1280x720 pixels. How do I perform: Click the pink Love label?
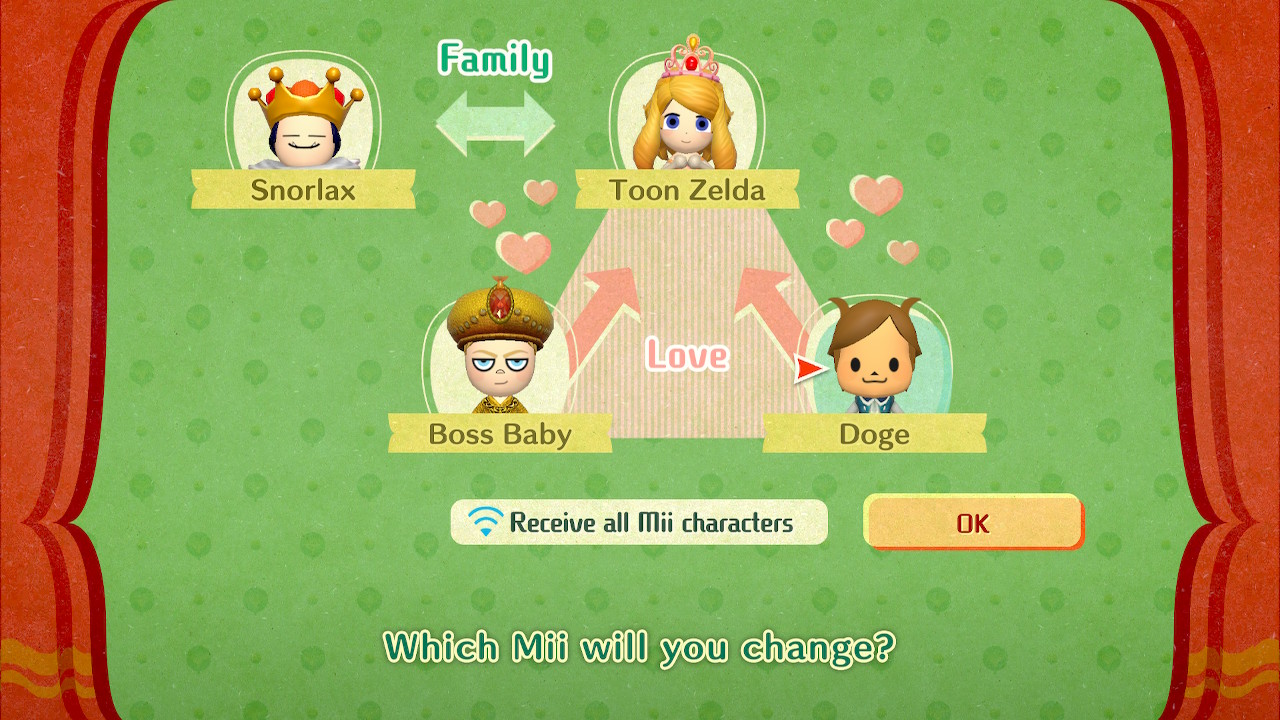686,355
